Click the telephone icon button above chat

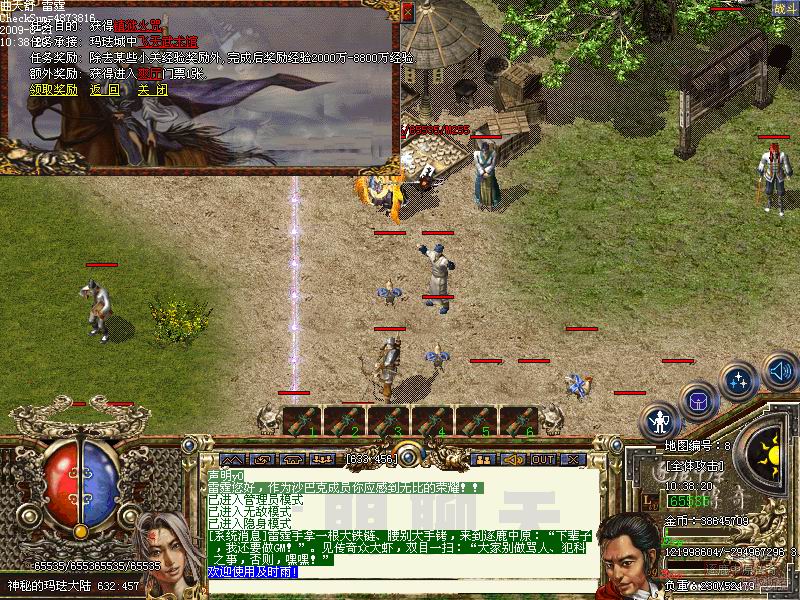[x=294, y=459]
